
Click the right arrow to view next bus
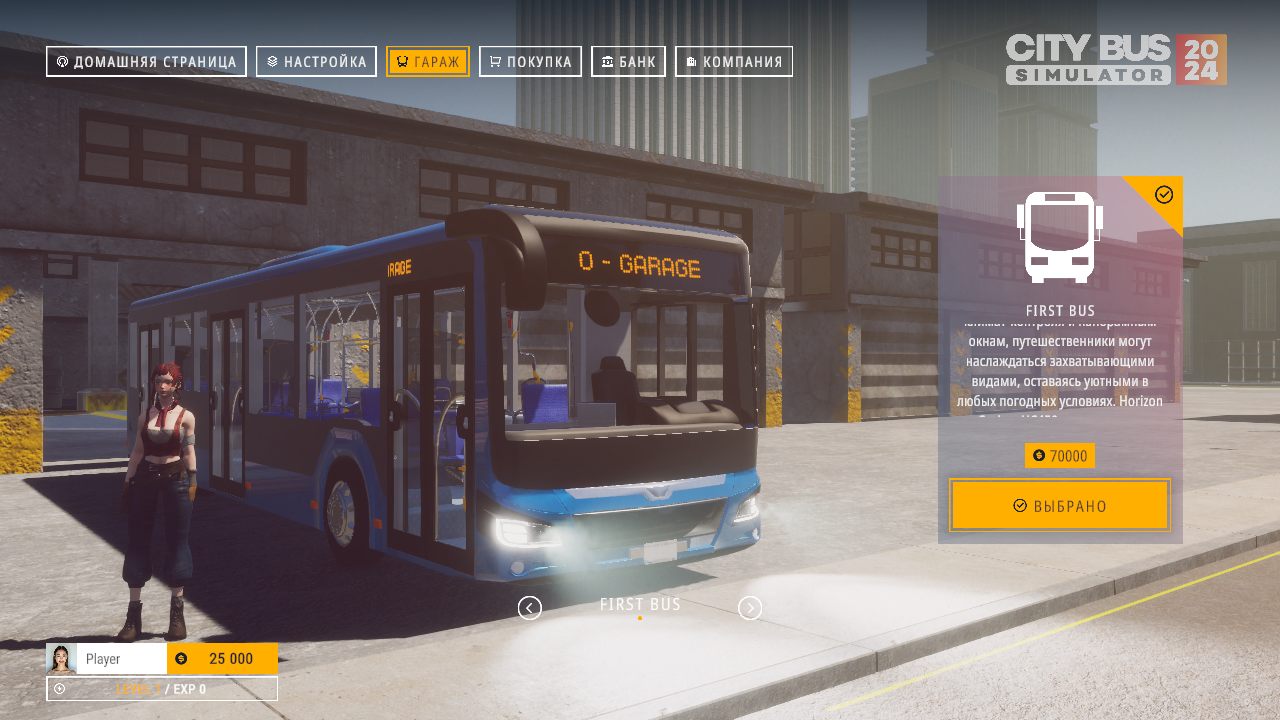point(750,607)
